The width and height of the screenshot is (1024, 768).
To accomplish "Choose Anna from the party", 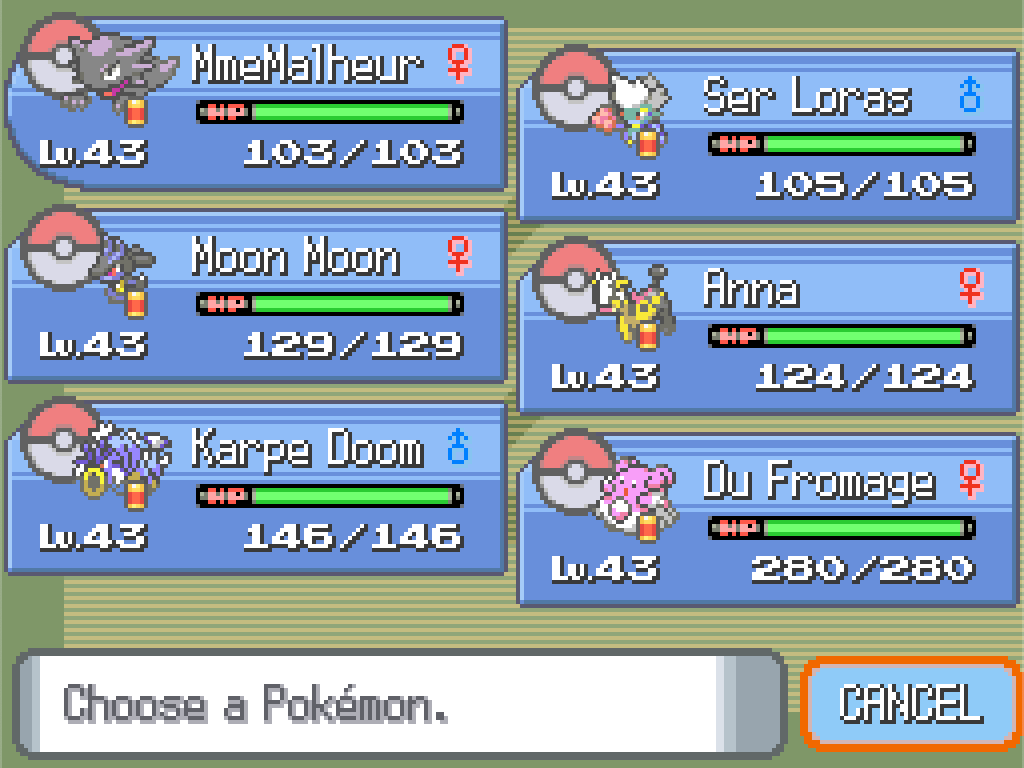I will tap(768, 328).
